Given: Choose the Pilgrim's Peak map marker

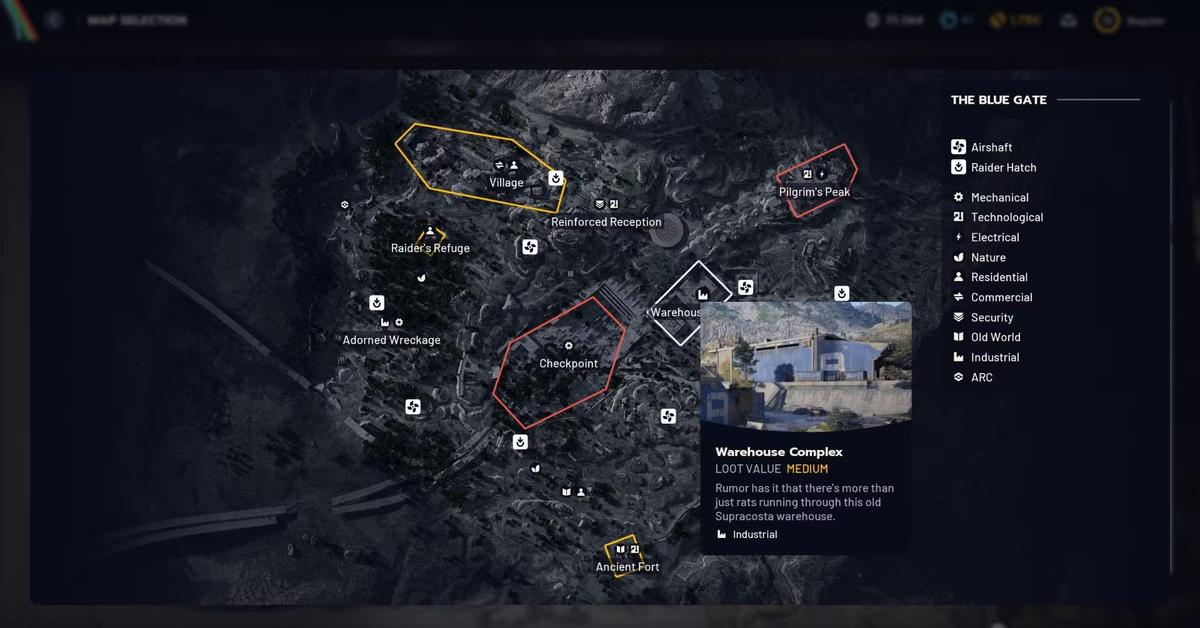Looking at the screenshot, I should pos(814,191).
